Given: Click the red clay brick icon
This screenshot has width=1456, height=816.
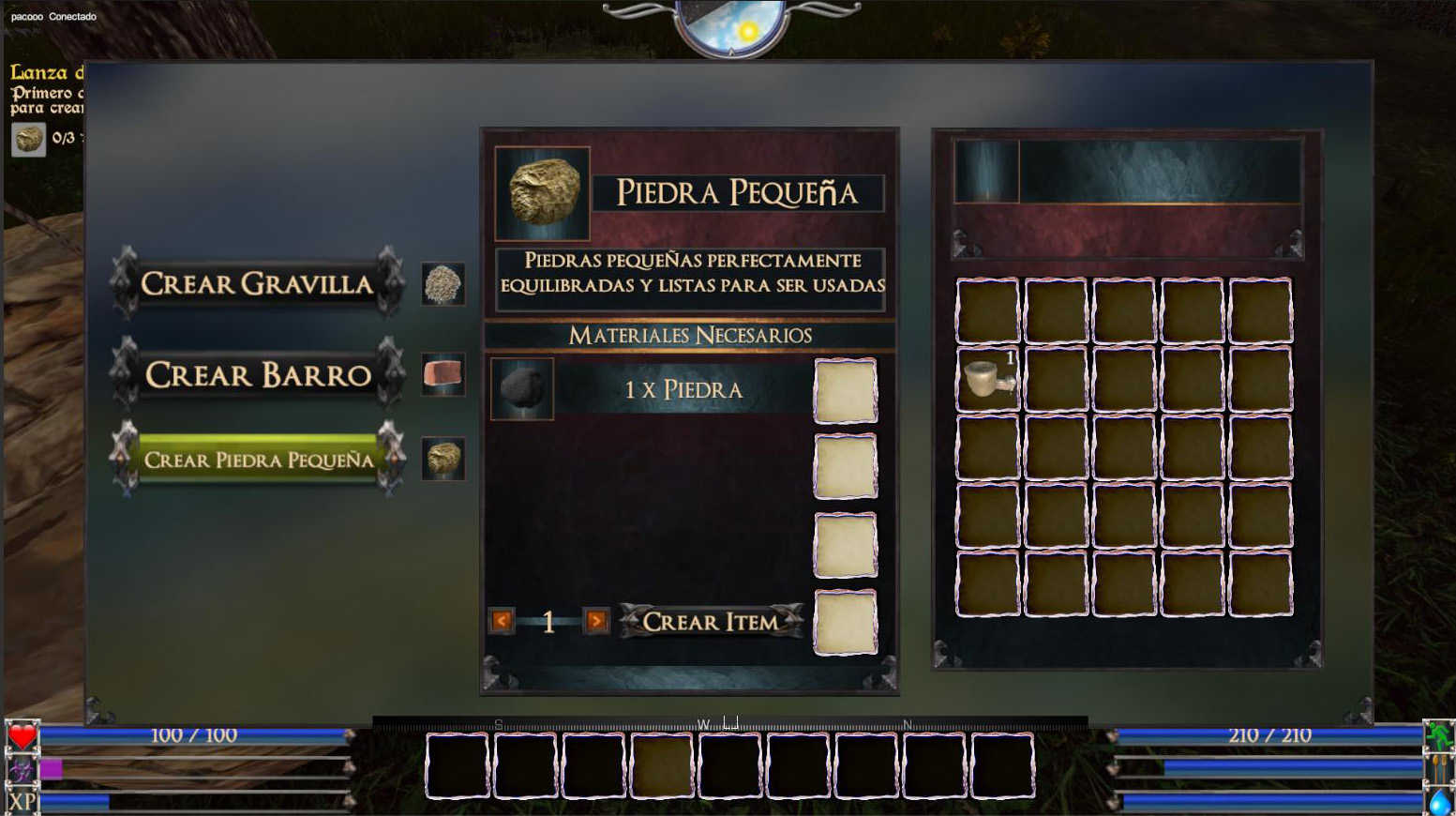Looking at the screenshot, I should 443,374.
